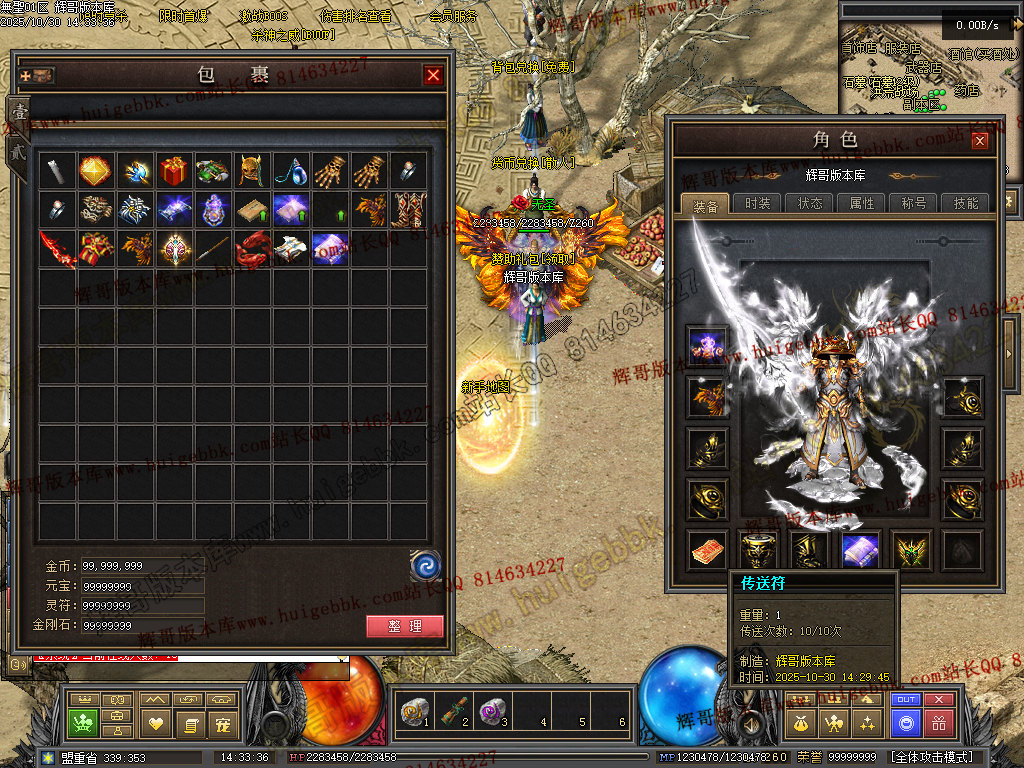Switch to the 时装 tab

click(758, 203)
